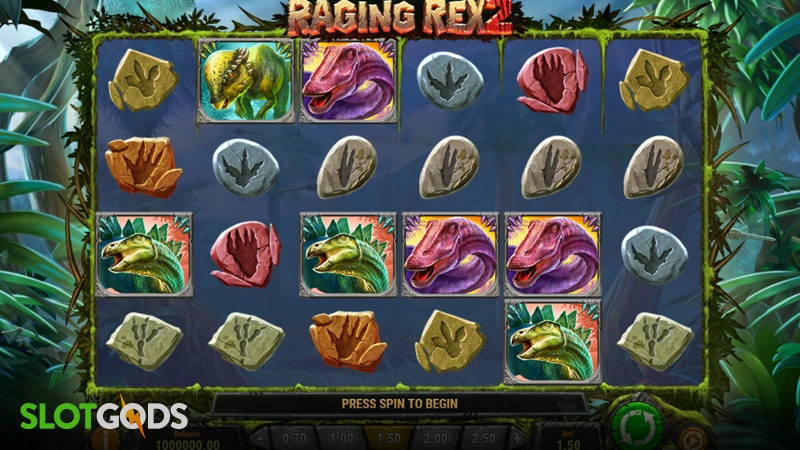This screenshot has height=450, width=800.
Task: Spin the reels with the green button
Action: [639, 425]
